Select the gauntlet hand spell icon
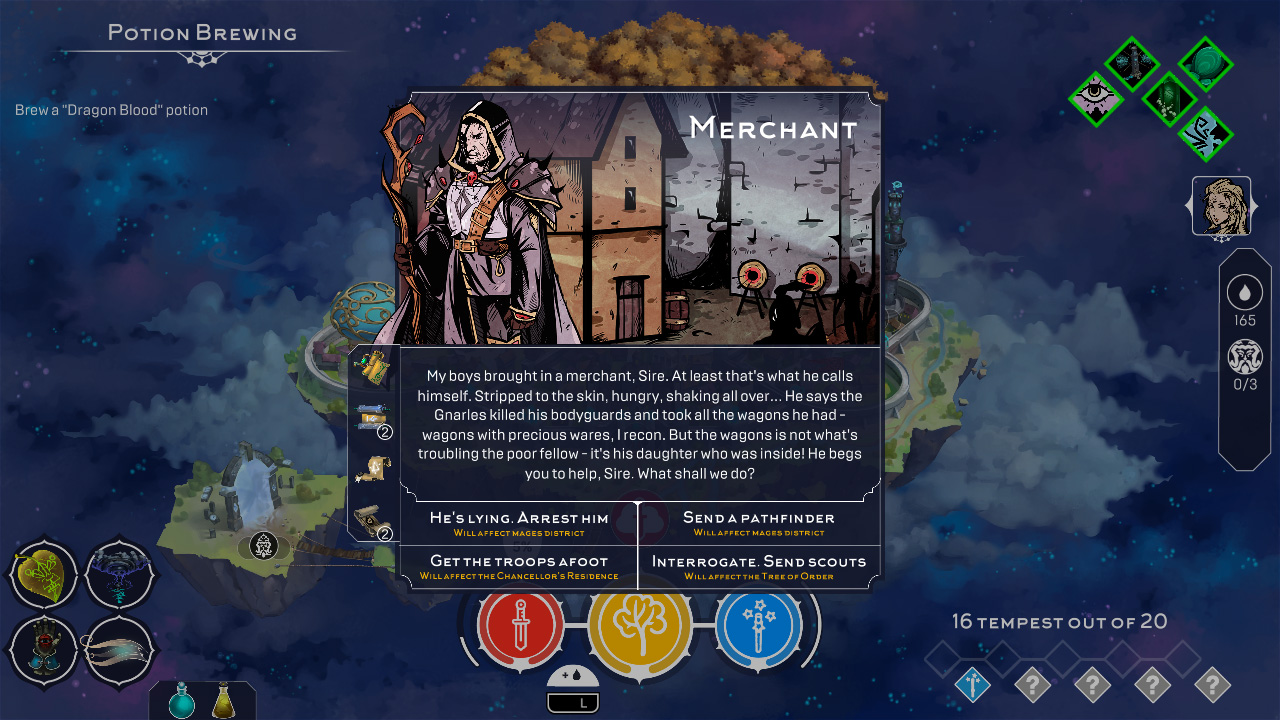The image size is (1280, 720). (44, 650)
